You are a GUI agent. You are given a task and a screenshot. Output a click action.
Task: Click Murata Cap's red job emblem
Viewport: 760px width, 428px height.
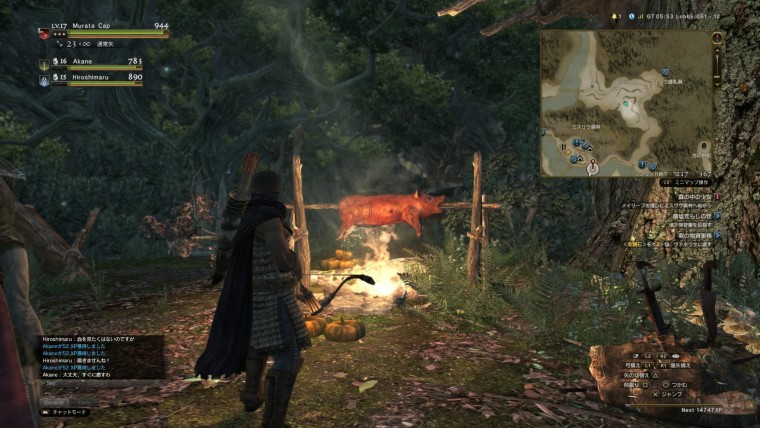[44, 32]
